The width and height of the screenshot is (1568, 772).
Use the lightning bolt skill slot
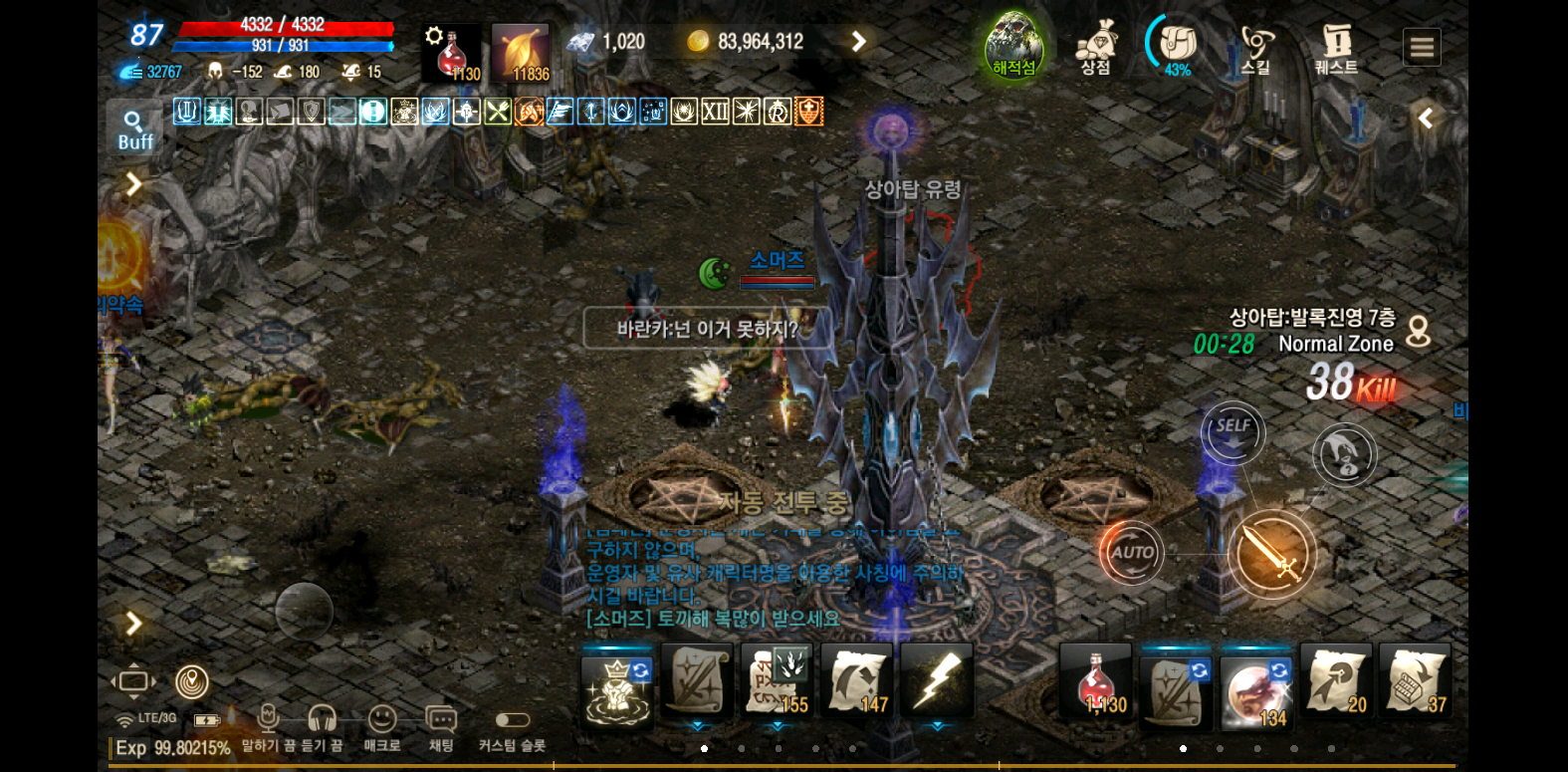[937, 680]
